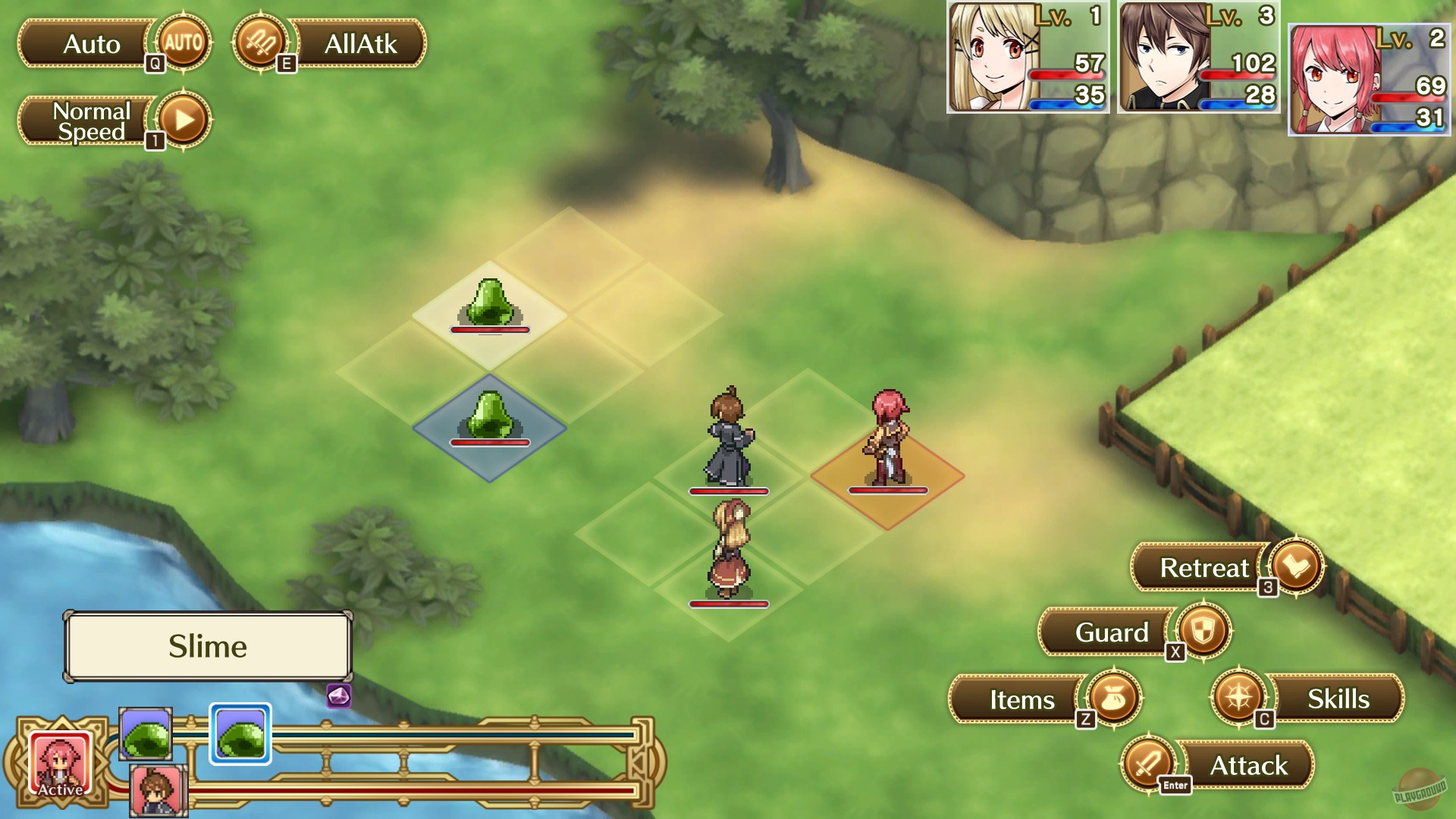Click the Retreat button
This screenshot has height=819, width=1456.
[x=1206, y=566]
